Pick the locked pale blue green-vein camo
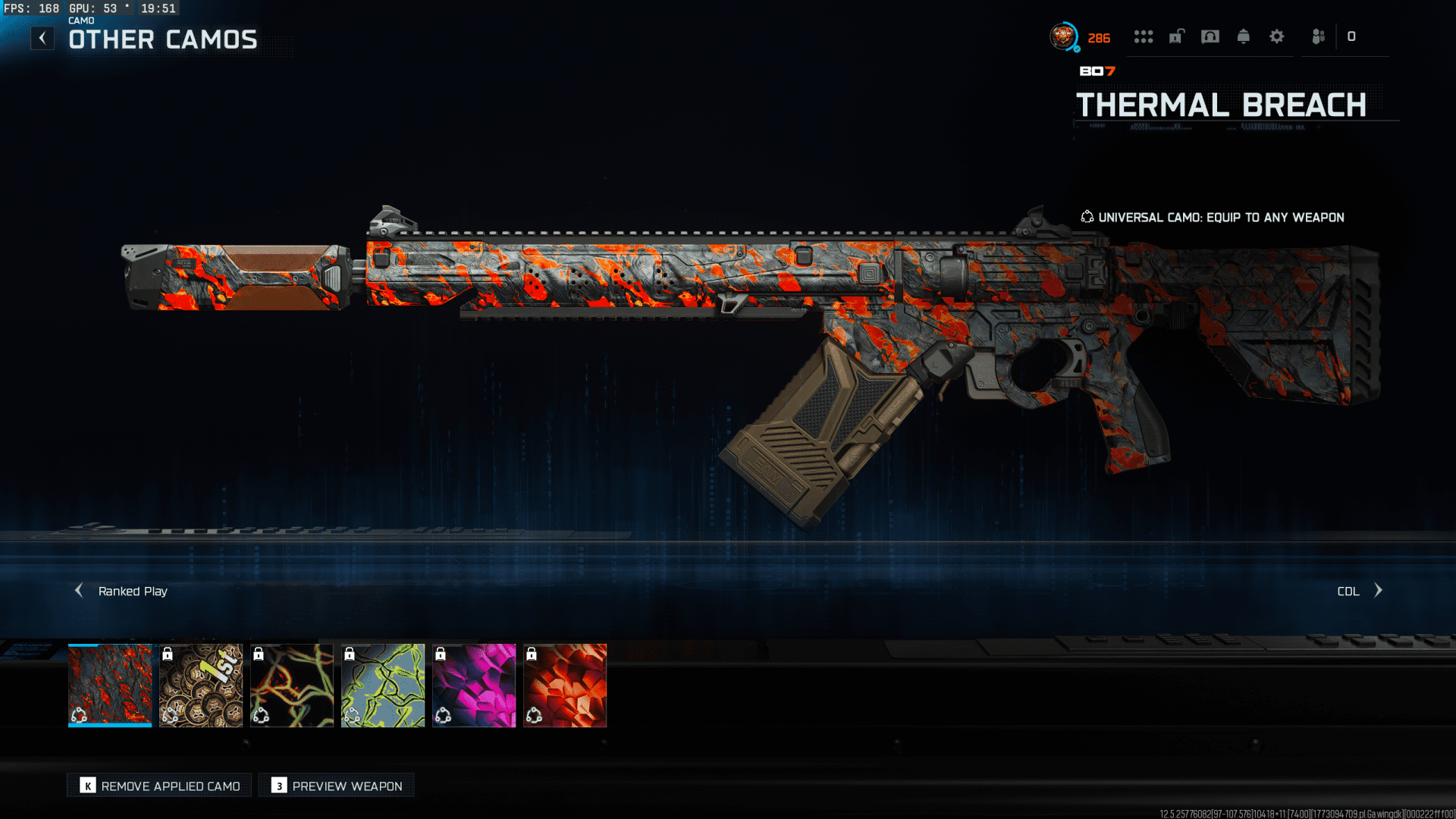1456x819 pixels. (x=383, y=685)
